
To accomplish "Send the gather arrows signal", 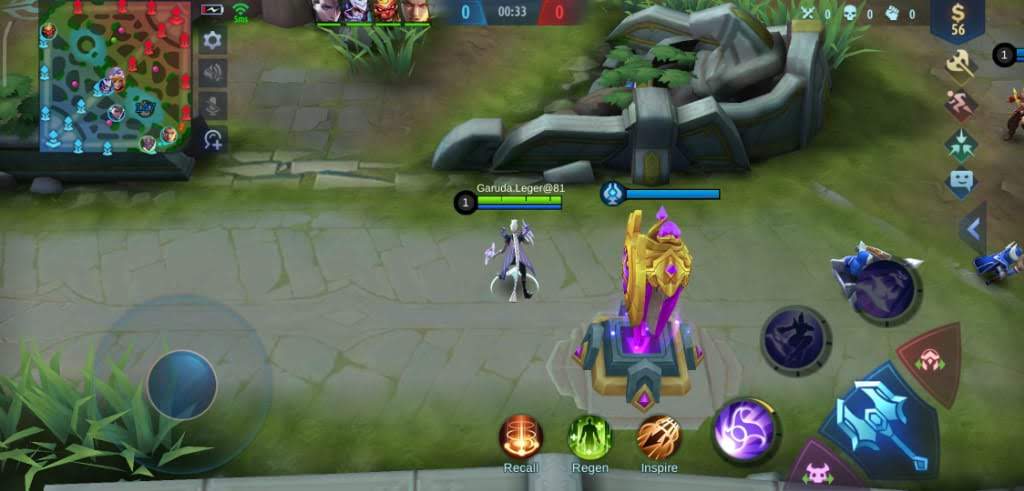I will click(961, 144).
